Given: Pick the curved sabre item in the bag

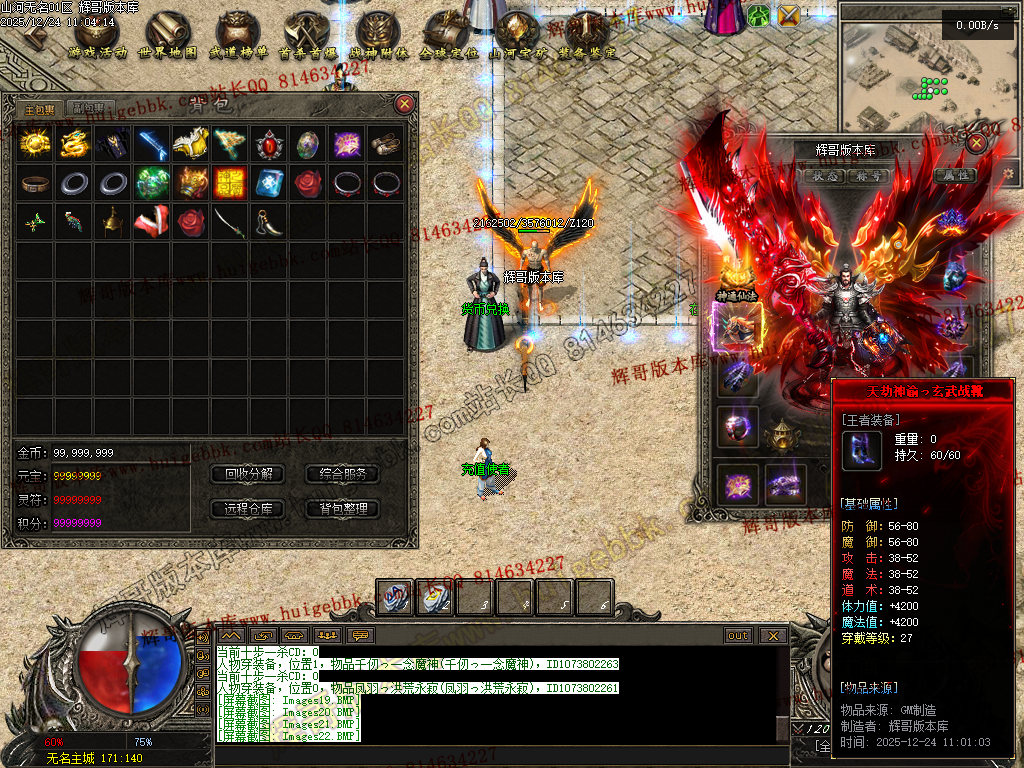Looking at the screenshot, I should [x=230, y=222].
